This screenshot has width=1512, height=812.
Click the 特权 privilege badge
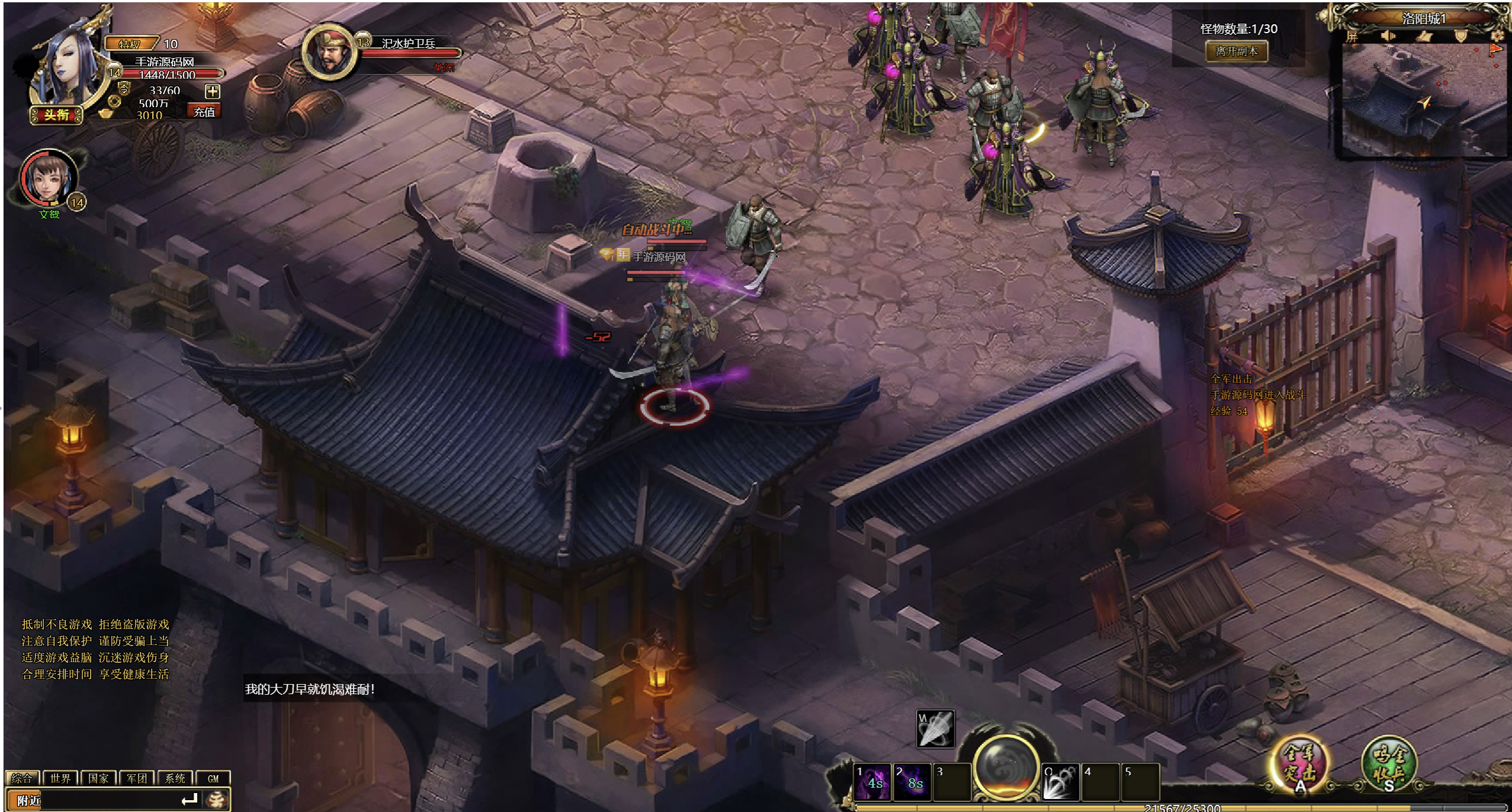point(131,44)
